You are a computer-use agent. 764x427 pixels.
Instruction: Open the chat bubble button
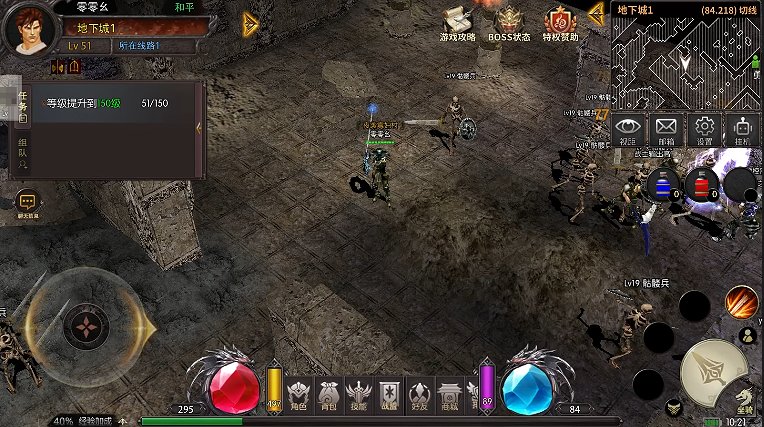pyautogui.click(x=26, y=202)
